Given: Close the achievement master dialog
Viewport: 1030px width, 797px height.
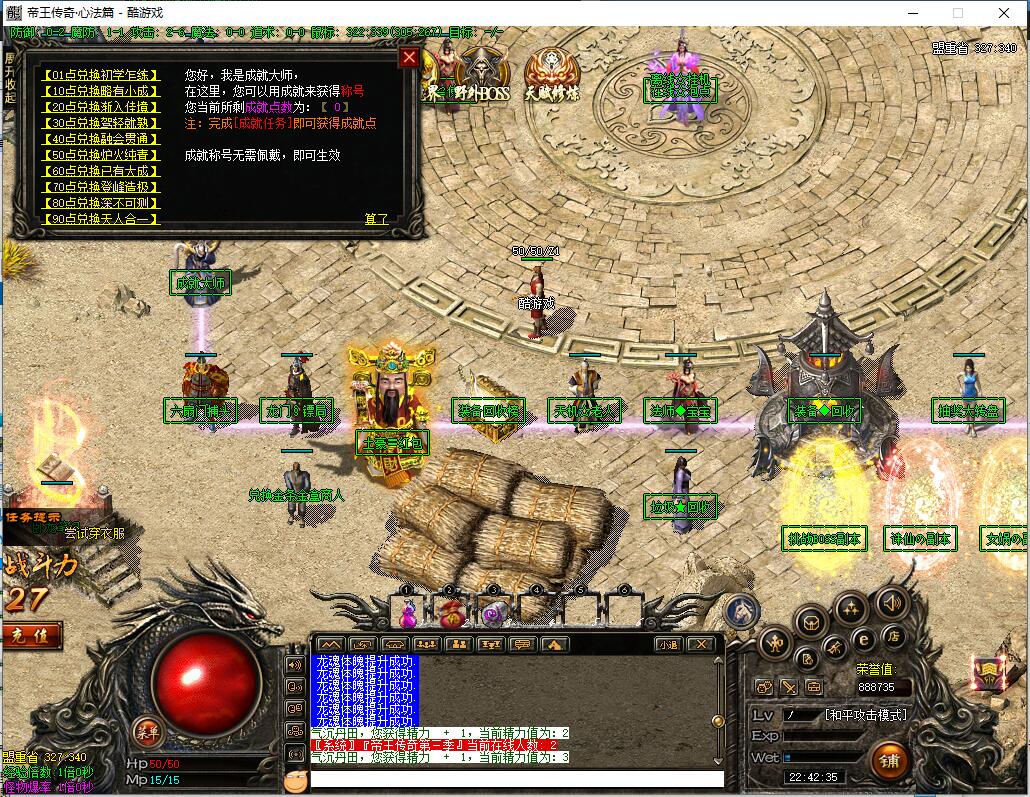Looking at the screenshot, I should 409,57.
